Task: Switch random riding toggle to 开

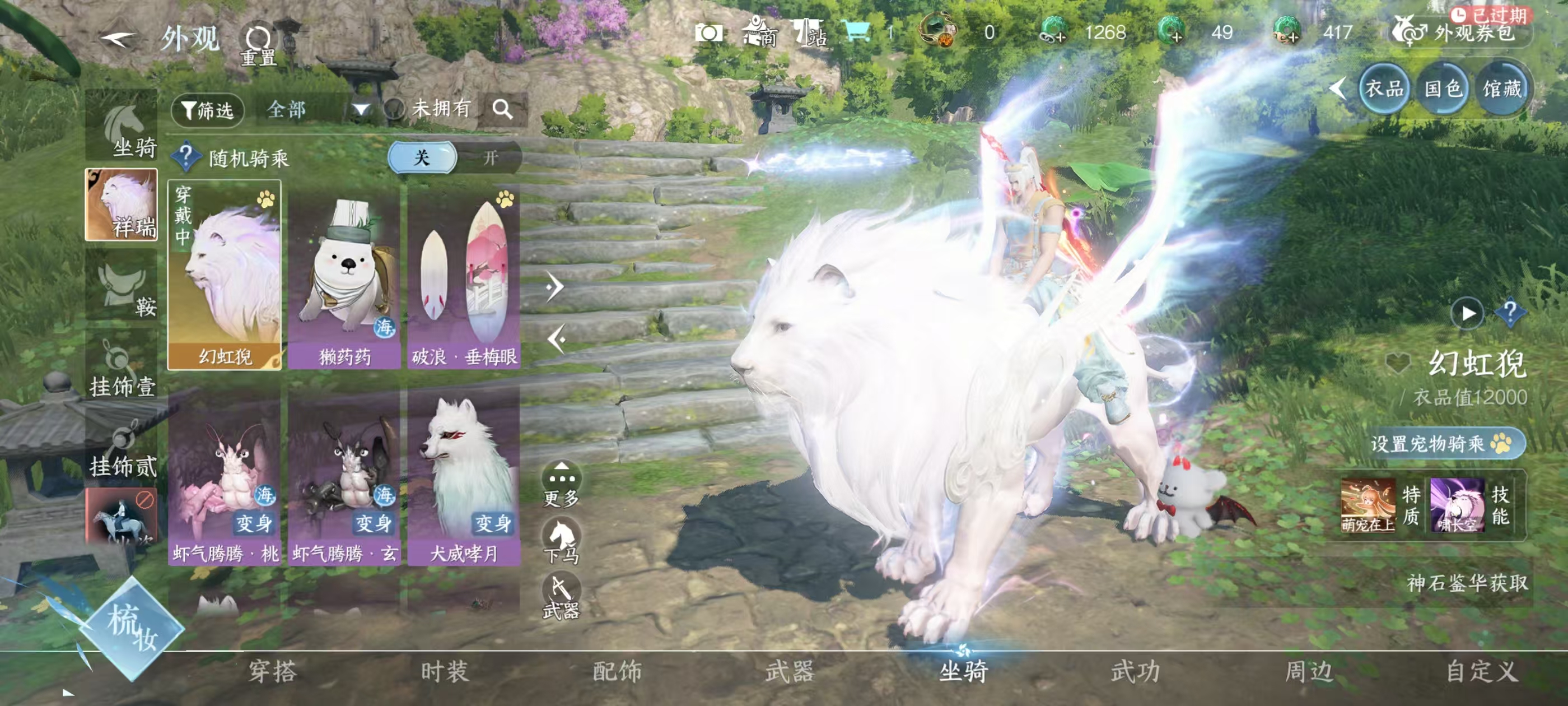Action: pyautogui.click(x=490, y=159)
